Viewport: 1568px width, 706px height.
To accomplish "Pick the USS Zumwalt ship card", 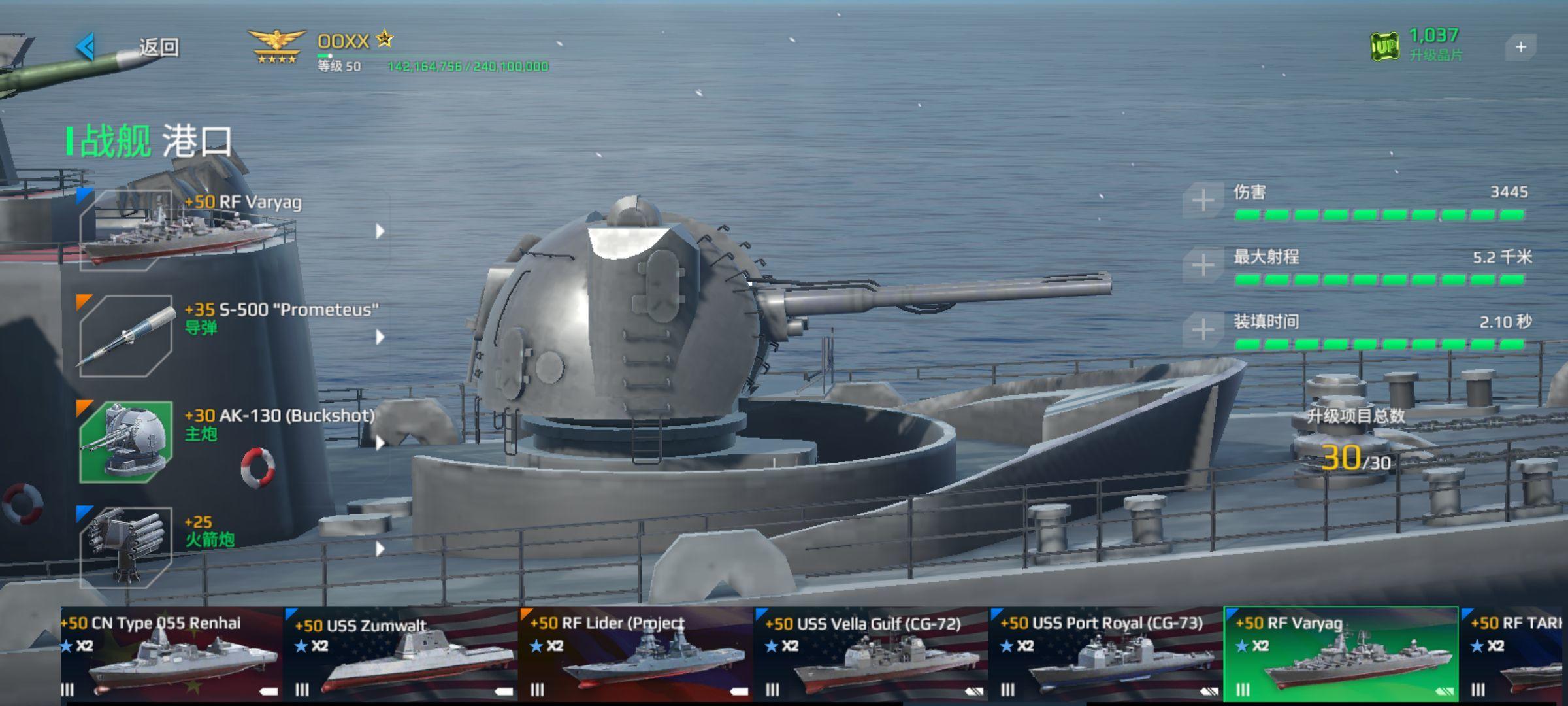I will (x=401, y=655).
